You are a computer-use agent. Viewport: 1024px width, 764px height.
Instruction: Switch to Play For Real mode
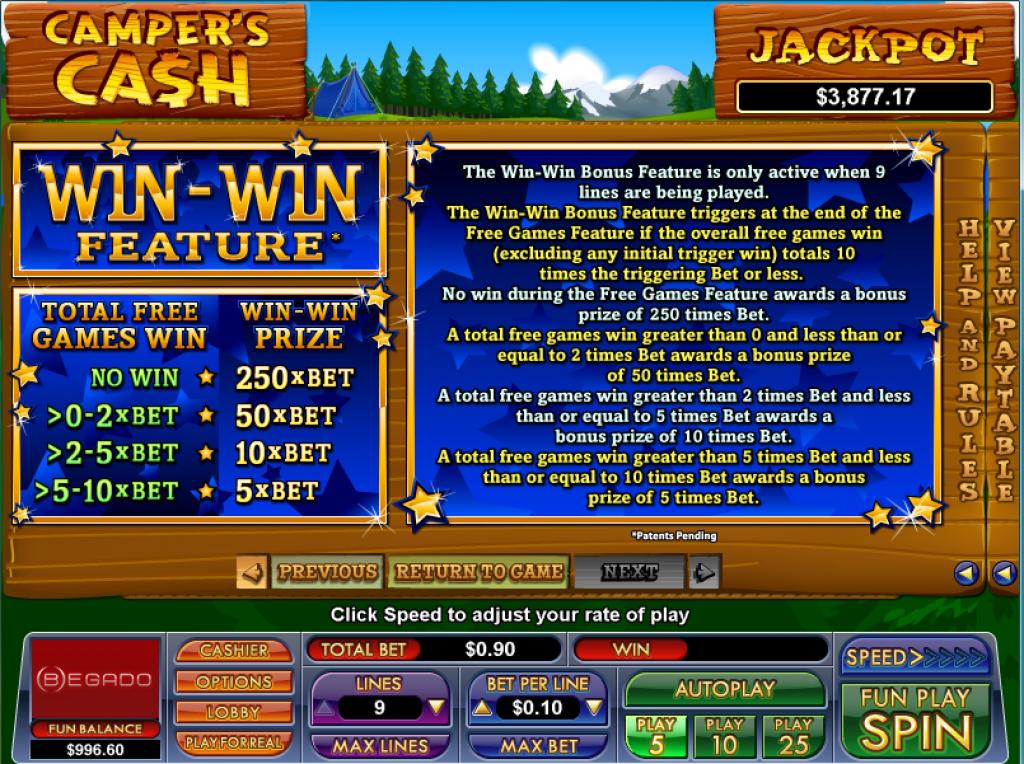click(234, 742)
